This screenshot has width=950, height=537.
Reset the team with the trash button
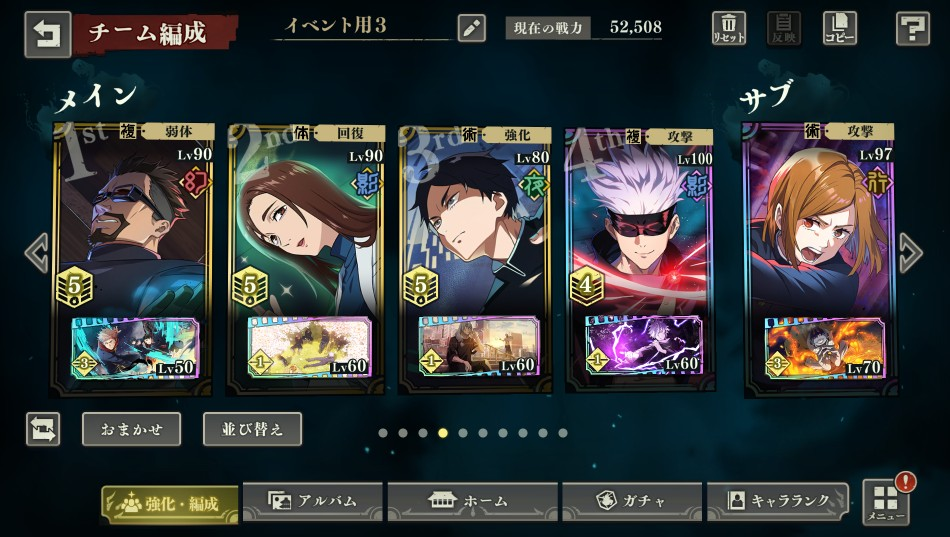(729, 27)
